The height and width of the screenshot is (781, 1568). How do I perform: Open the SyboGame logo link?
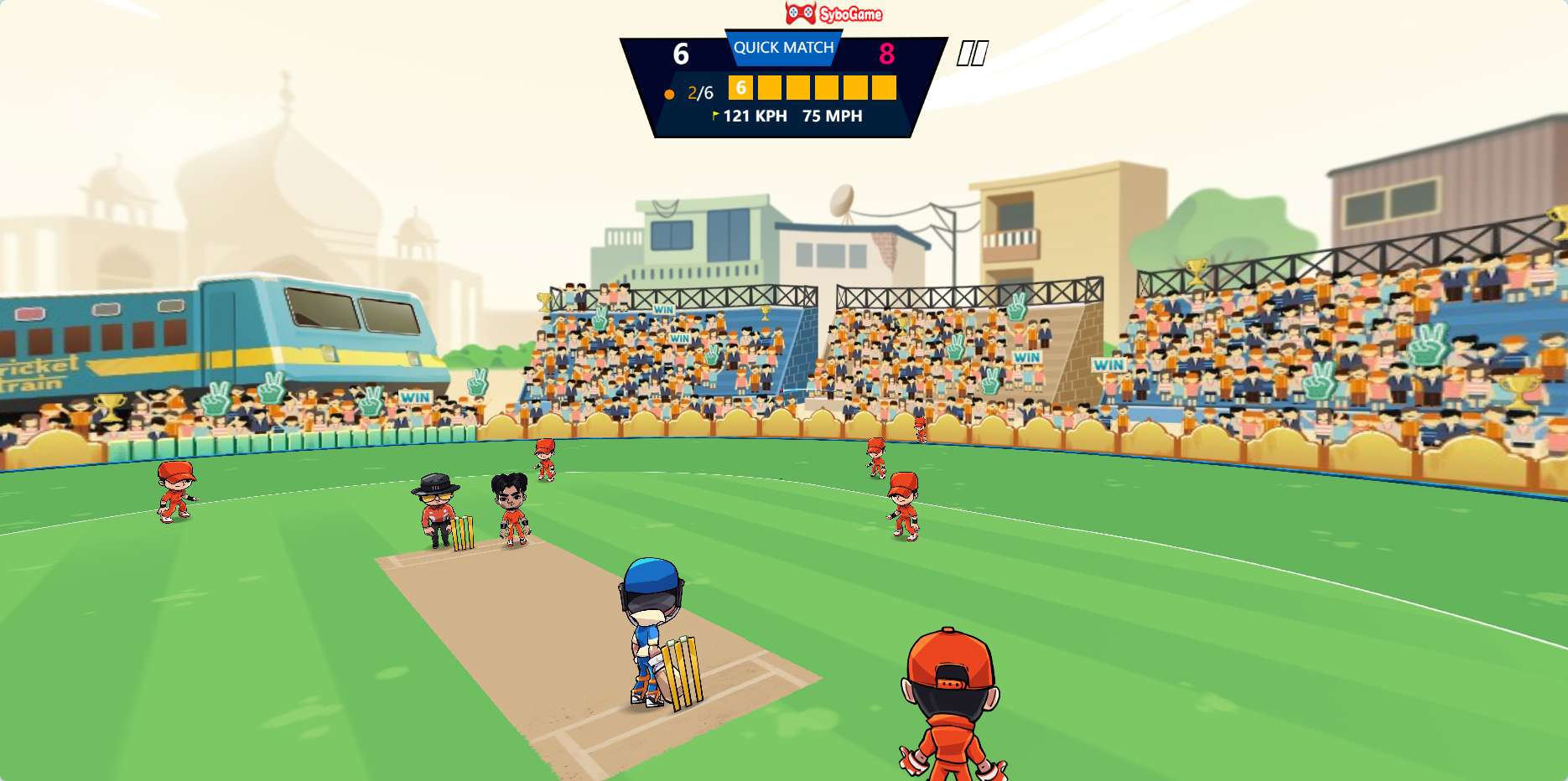click(833, 13)
